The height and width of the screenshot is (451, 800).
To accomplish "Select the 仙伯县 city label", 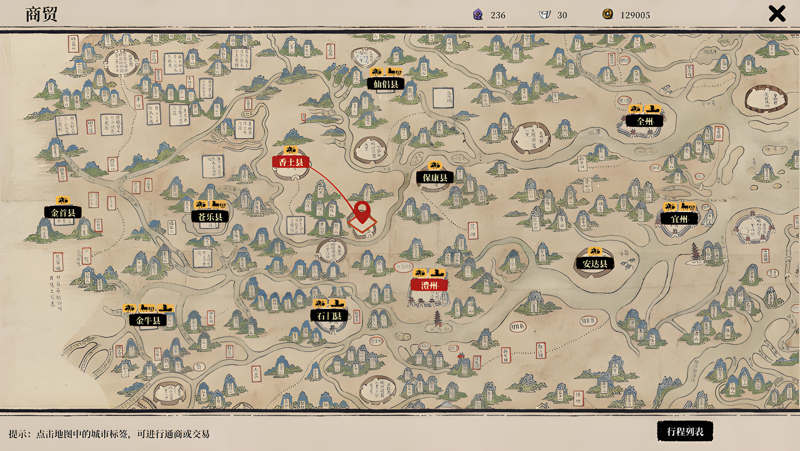I will click(x=385, y=85).
